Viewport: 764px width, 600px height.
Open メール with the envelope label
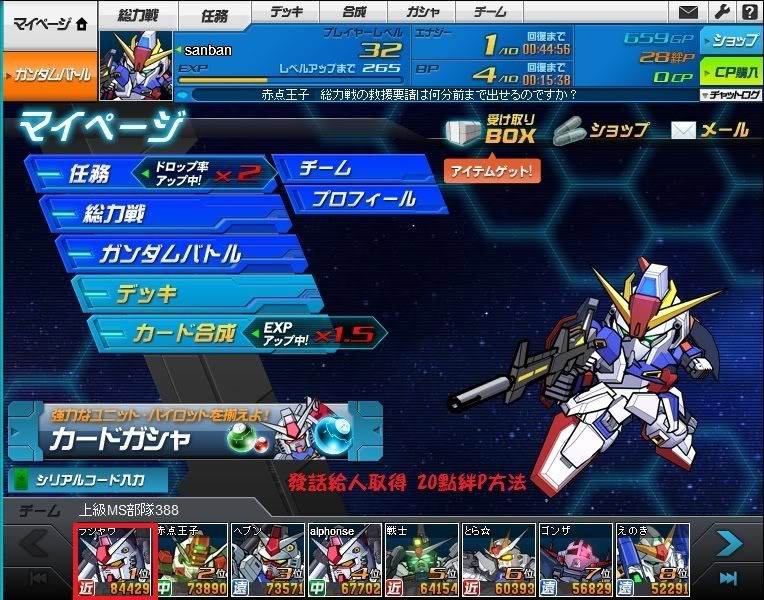pyautogui.click(x=711, y=130)
